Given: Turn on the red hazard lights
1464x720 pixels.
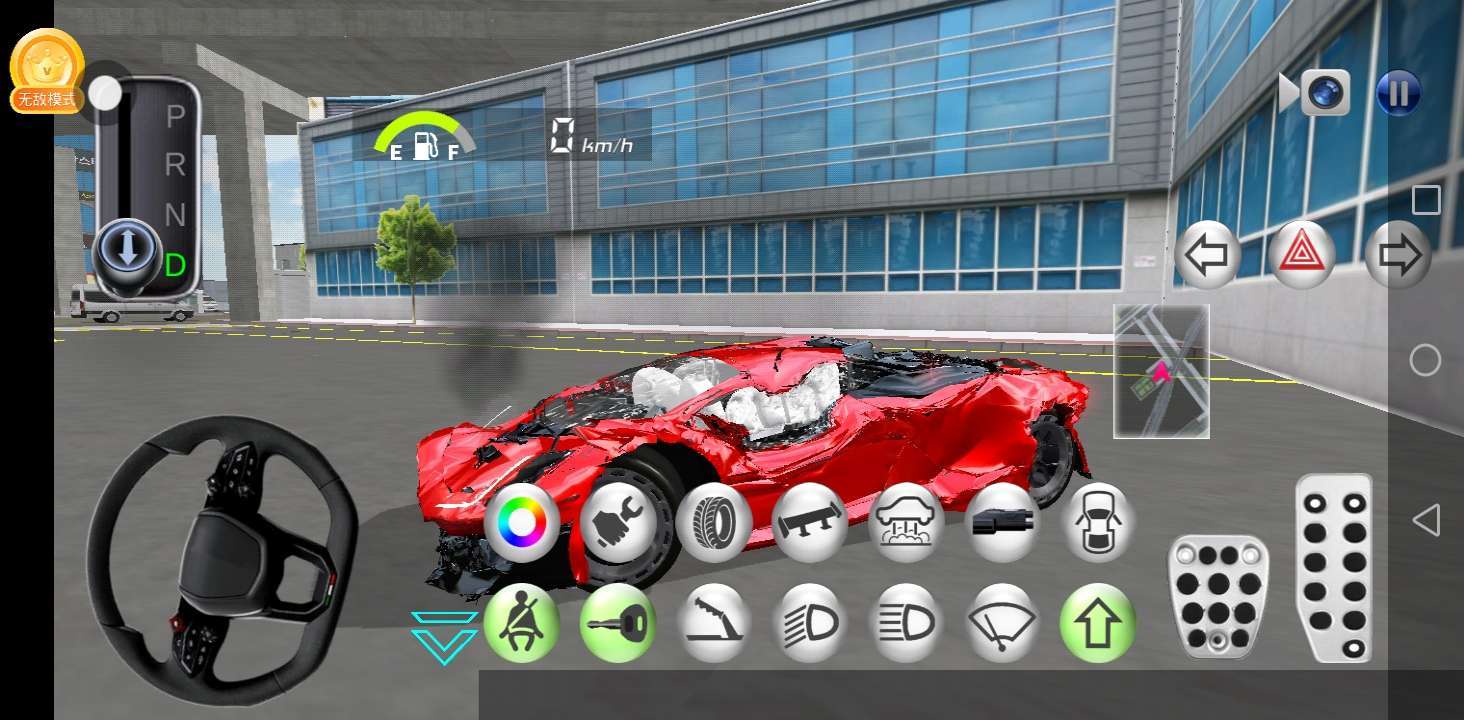Looking at the screenshot, I should (x=1302, y=255).
